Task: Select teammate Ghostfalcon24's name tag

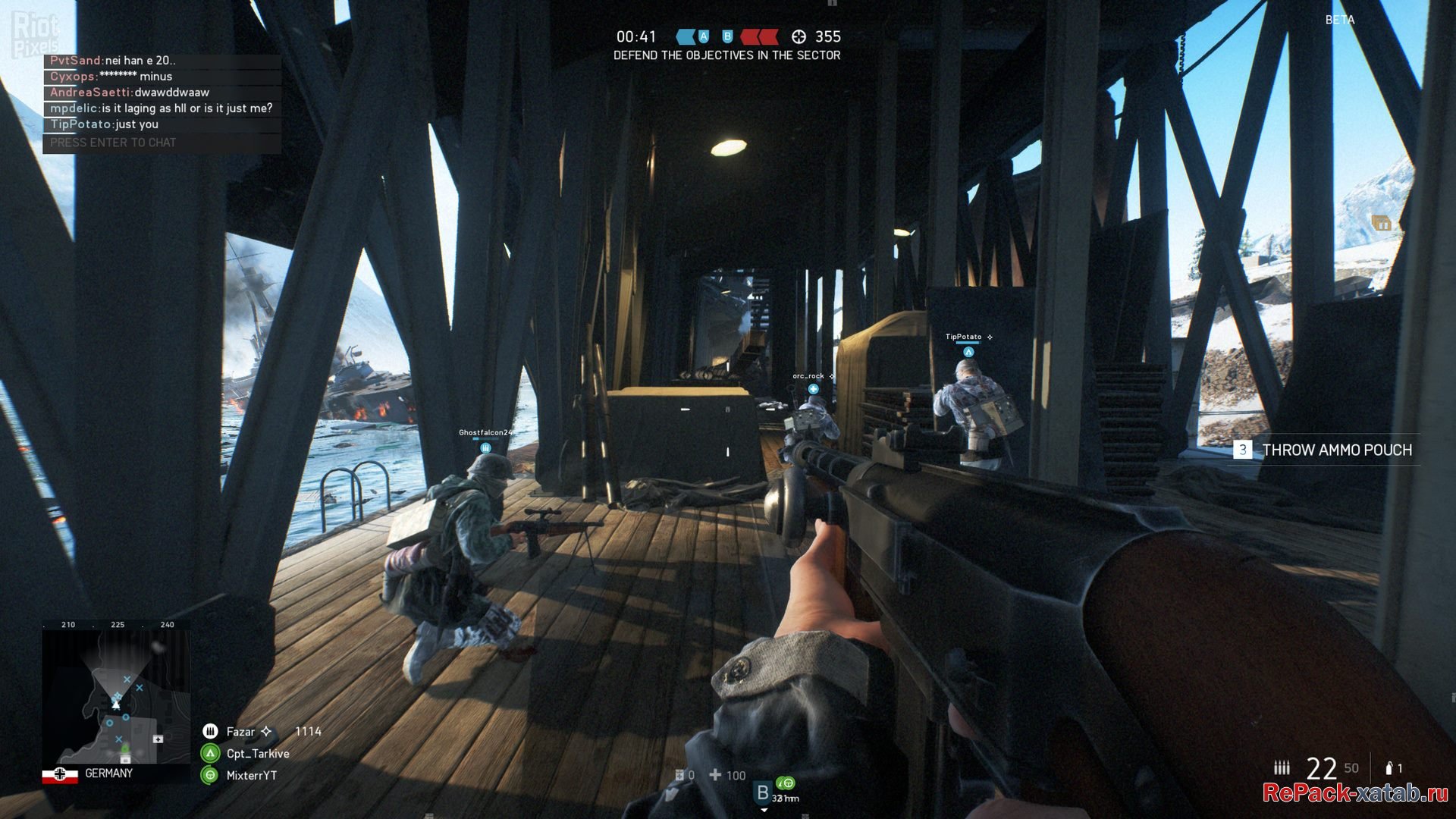Action: [x=485, y=433]
